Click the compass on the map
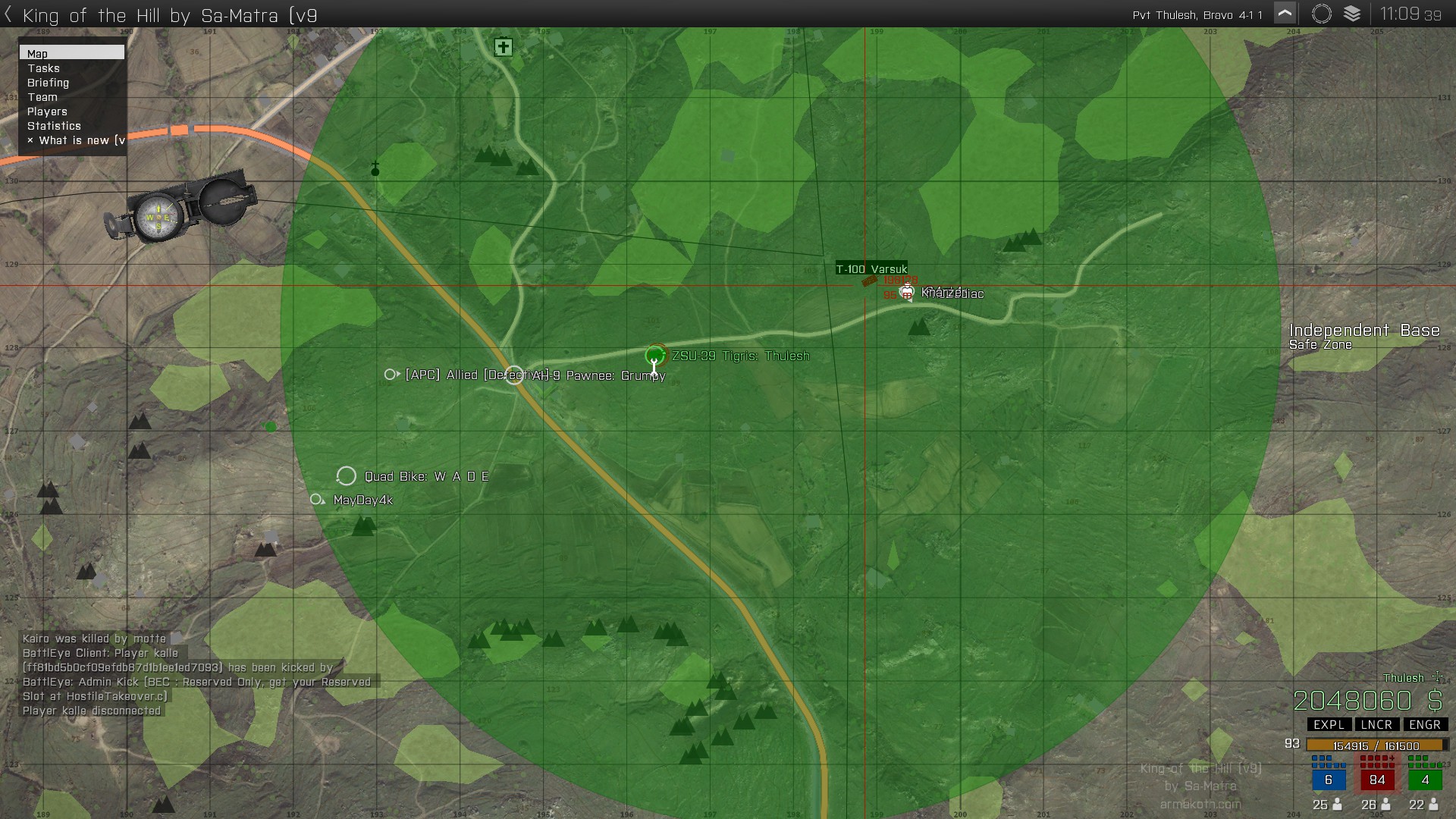Screen dimensions: 1456x819 182,207
